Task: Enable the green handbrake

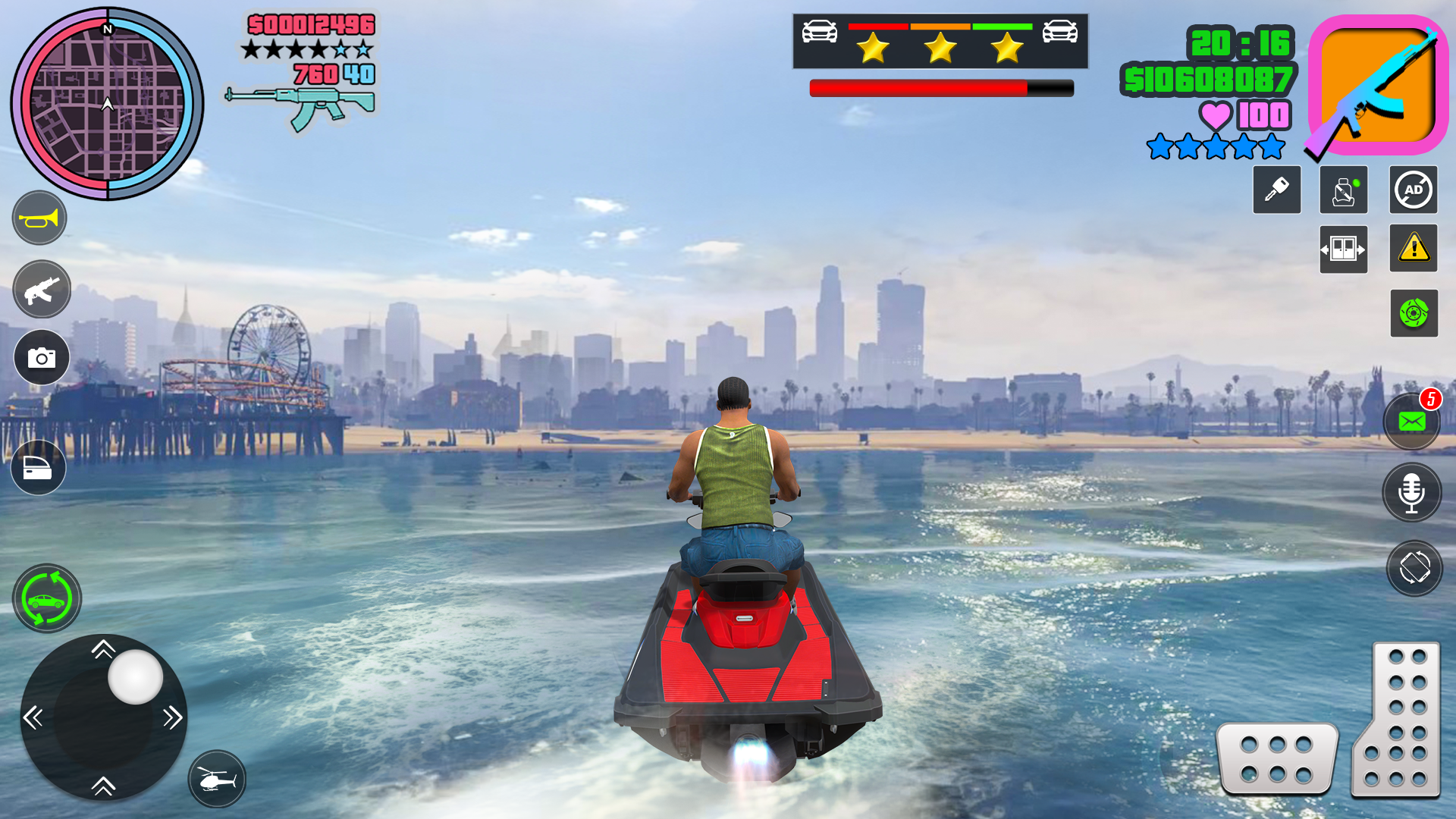Action: click(1414, 314)
